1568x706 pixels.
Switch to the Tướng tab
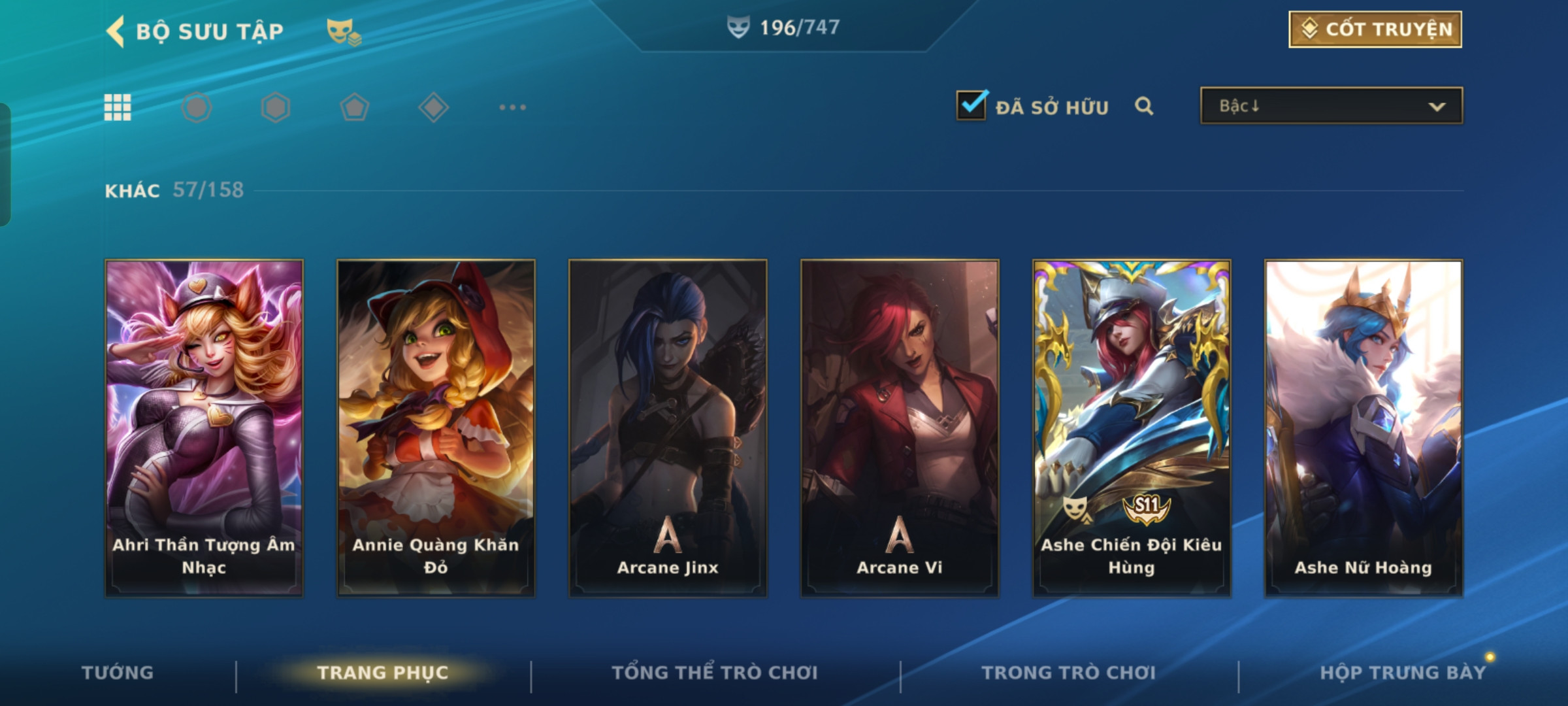(x=118, y=673)
